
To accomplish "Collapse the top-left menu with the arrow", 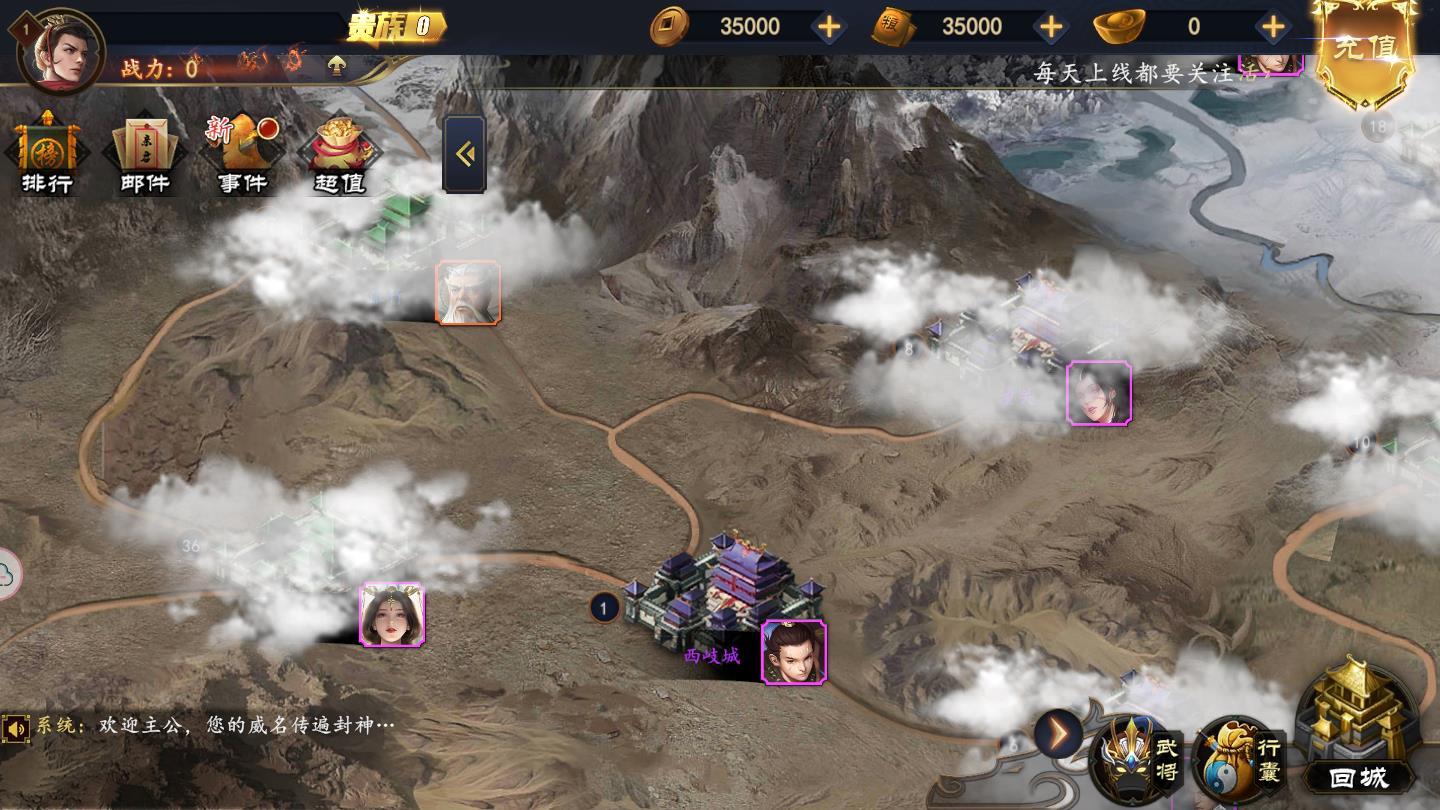I will tap(464, 154).
